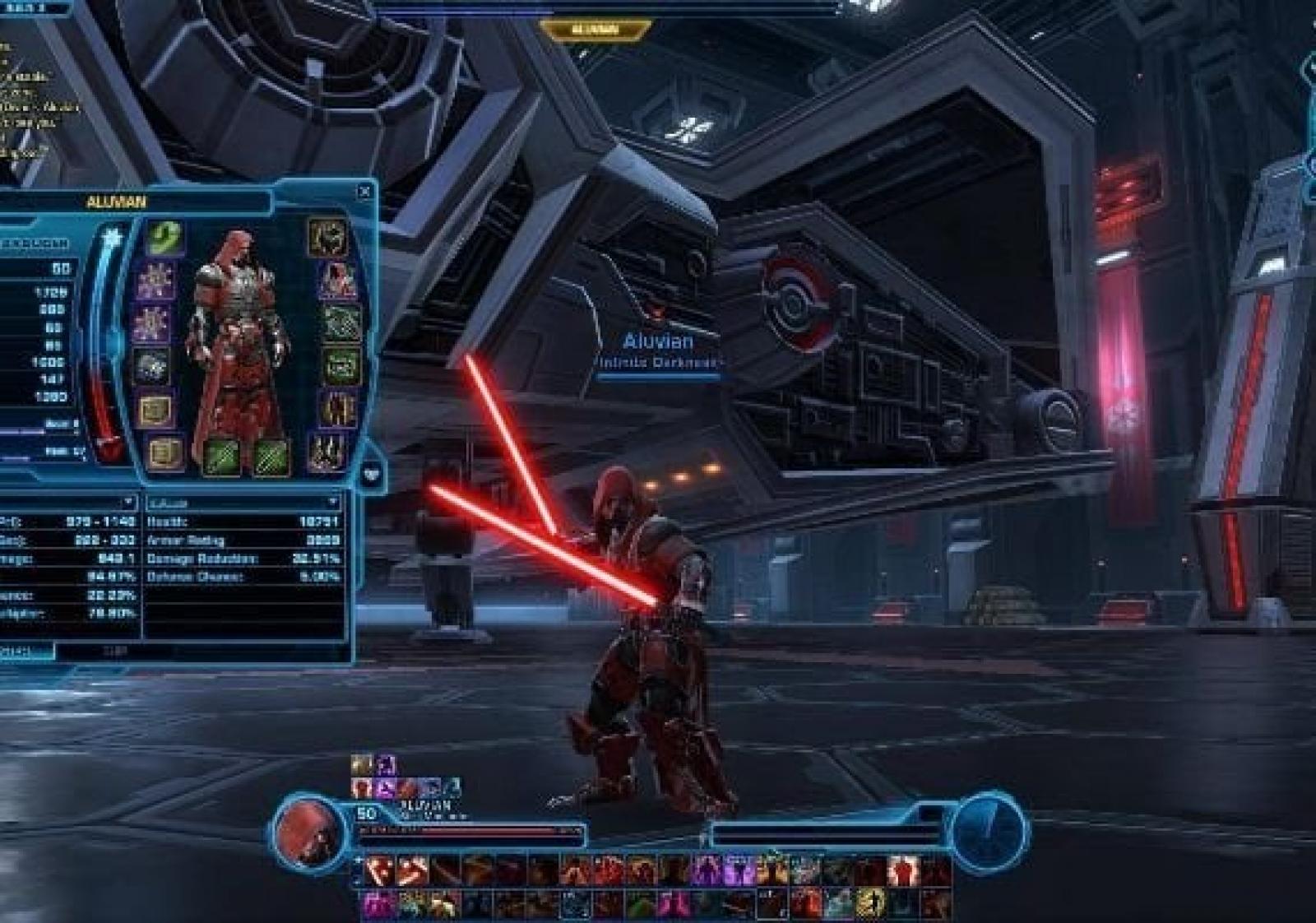Select the helmet equipment slot

coord(326,237)
